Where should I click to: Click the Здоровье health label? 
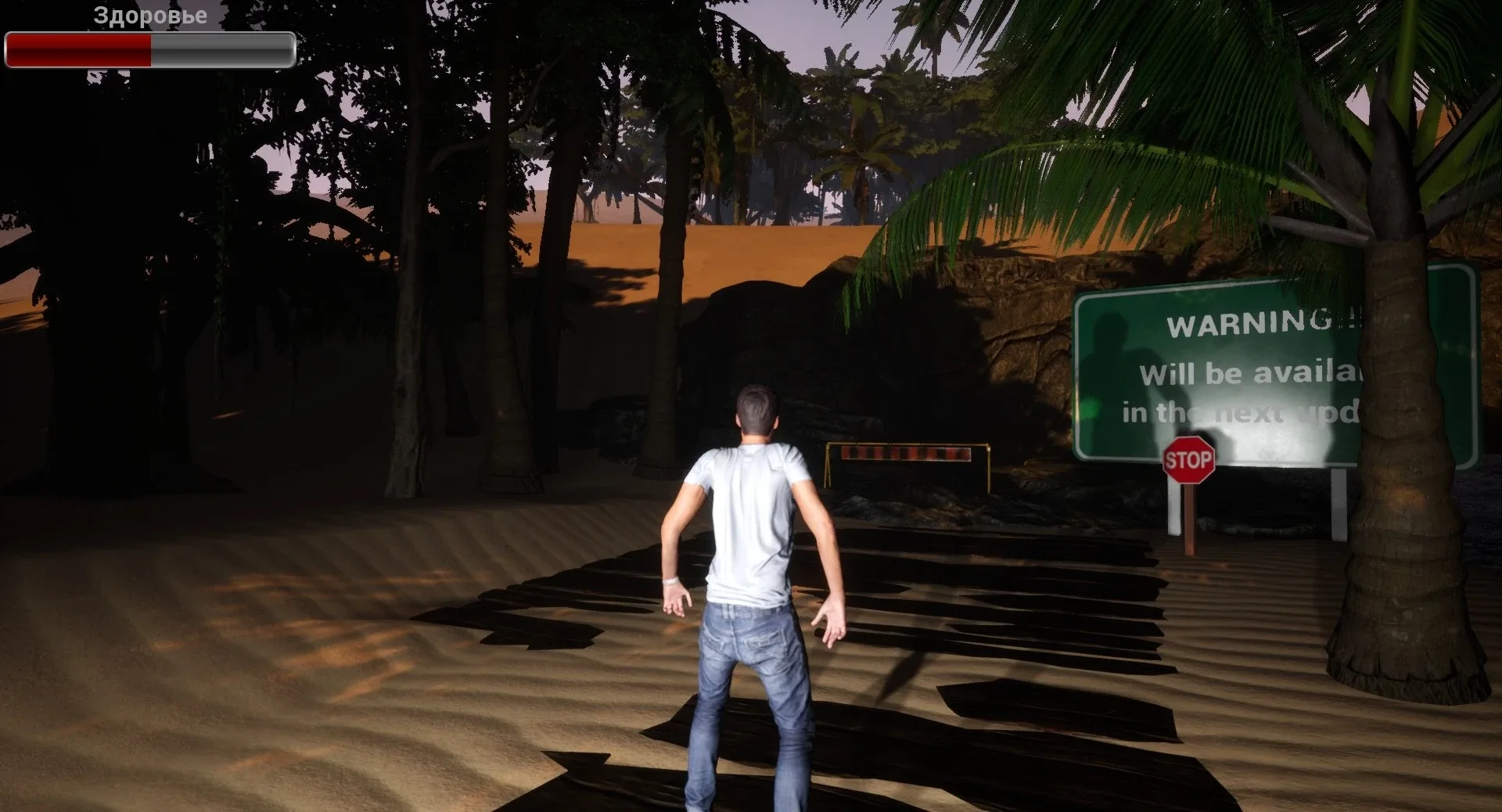point(148,14)
